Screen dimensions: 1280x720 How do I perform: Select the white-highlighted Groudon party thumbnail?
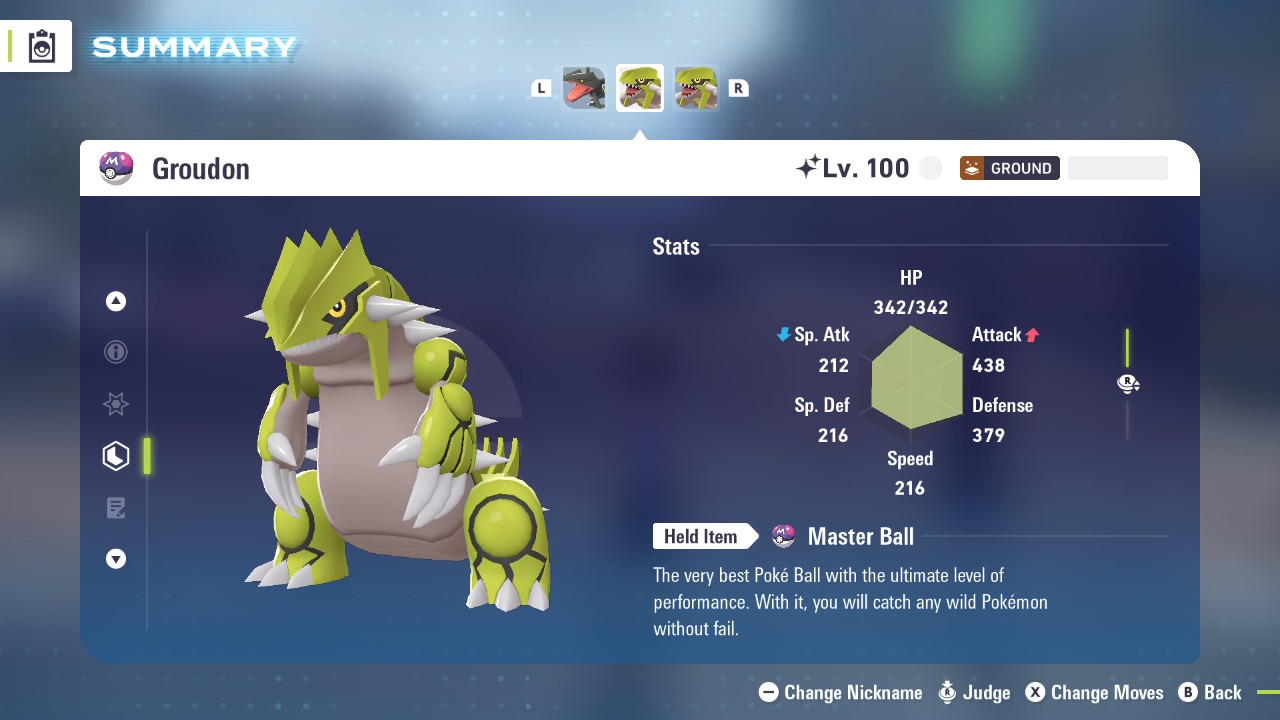640,88
